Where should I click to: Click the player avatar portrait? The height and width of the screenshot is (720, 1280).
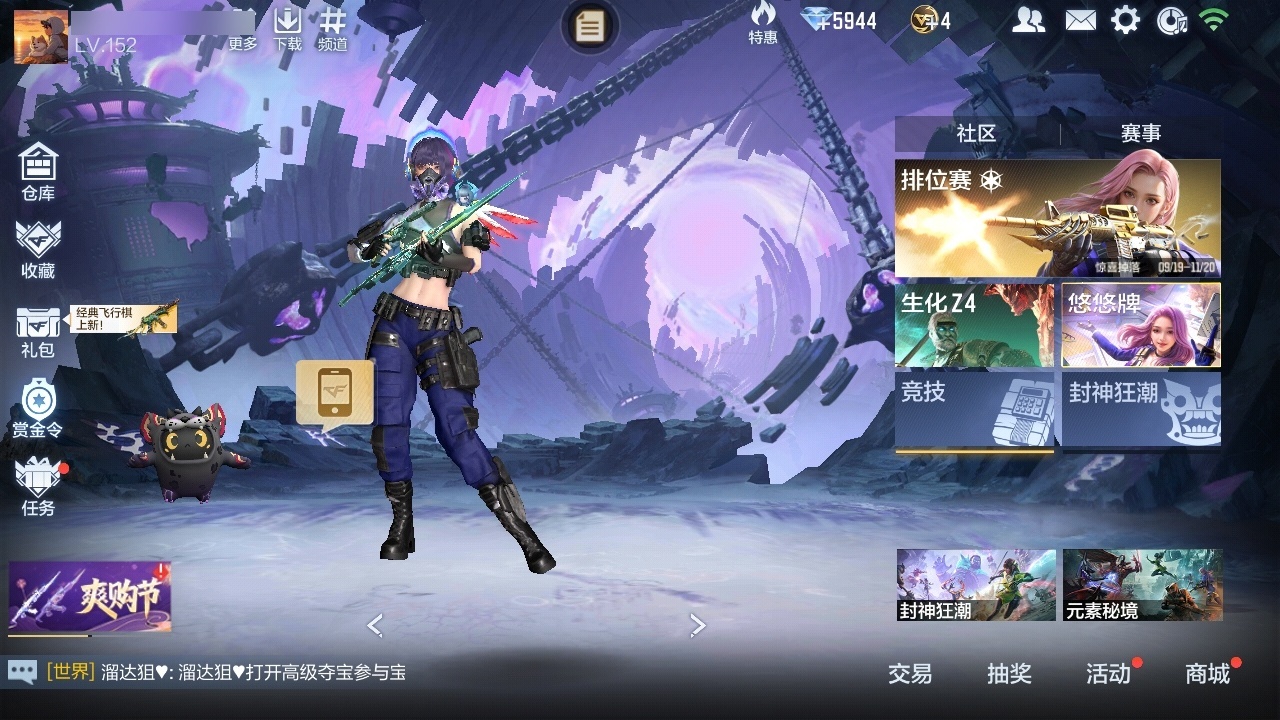tap(41, 36)
